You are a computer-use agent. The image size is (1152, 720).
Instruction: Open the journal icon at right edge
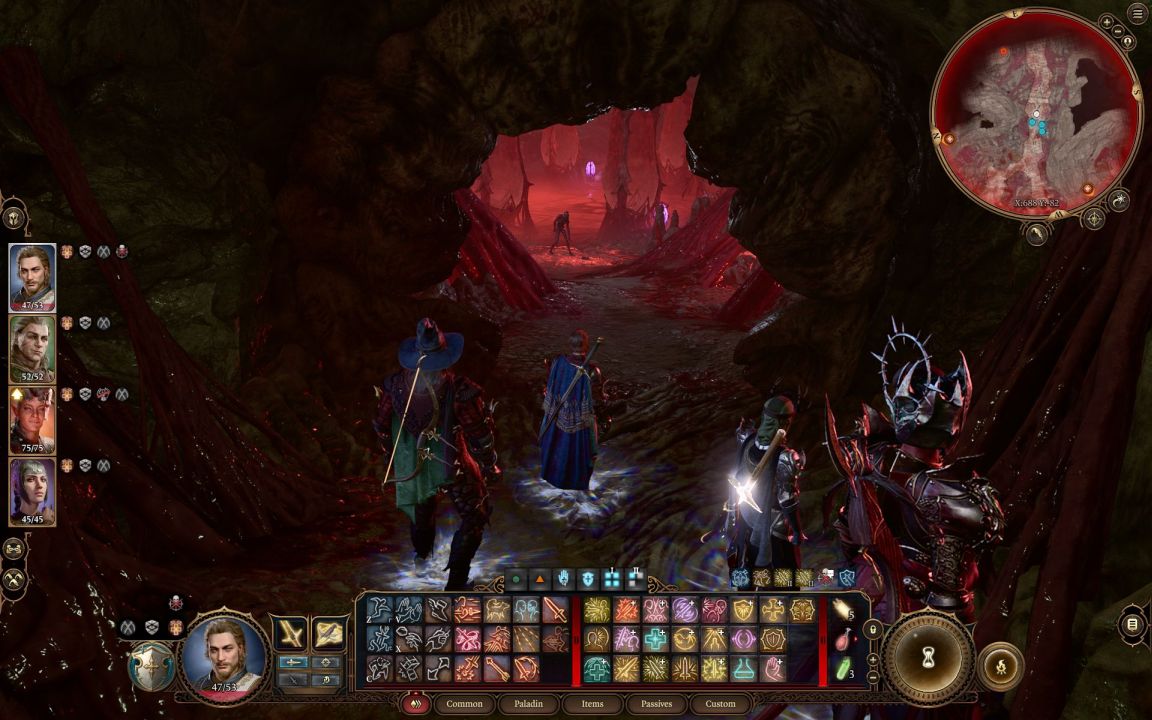1133,625
